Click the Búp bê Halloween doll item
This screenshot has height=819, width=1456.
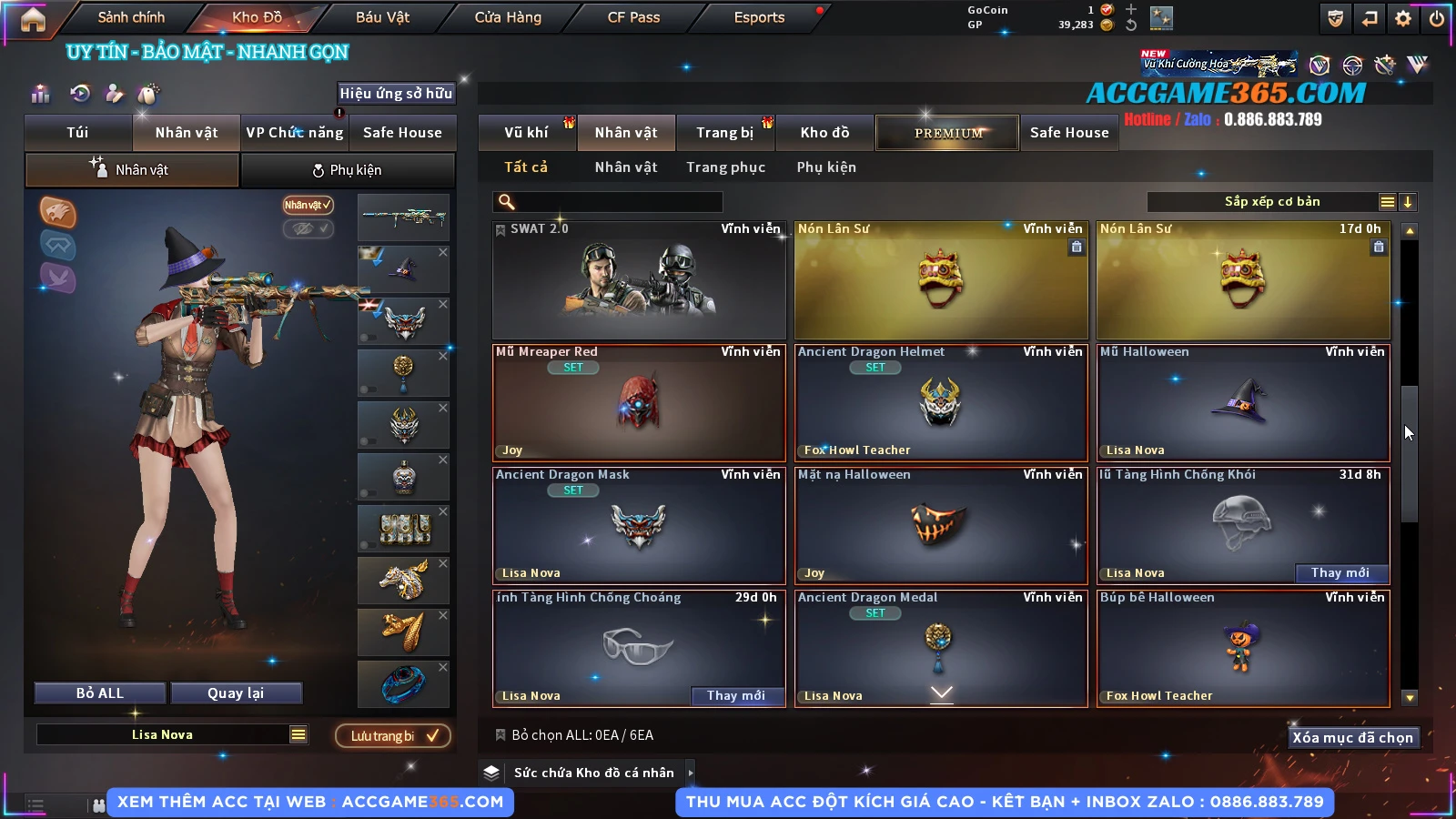1243,648
